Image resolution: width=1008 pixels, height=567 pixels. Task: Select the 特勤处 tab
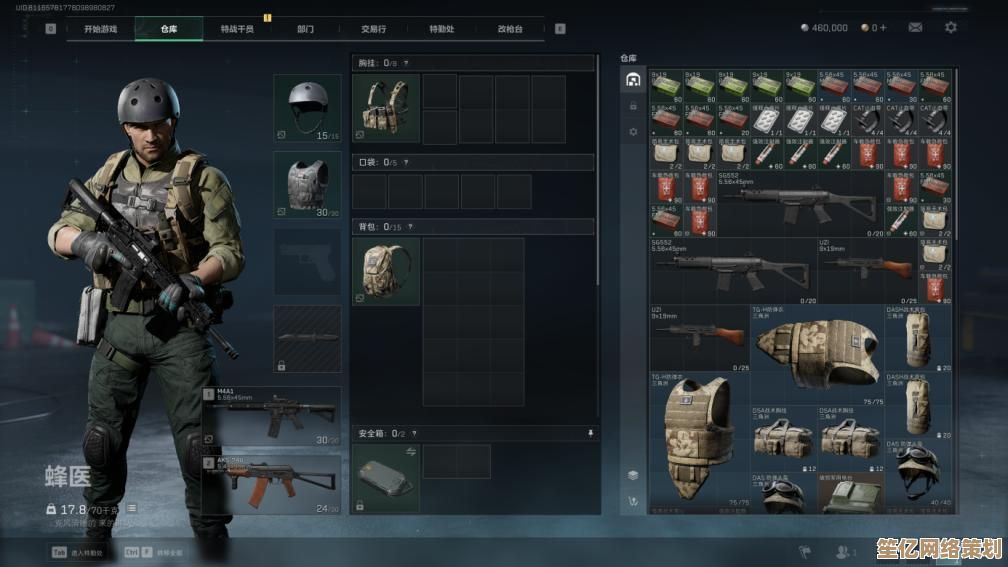click(x=441, y=29)
